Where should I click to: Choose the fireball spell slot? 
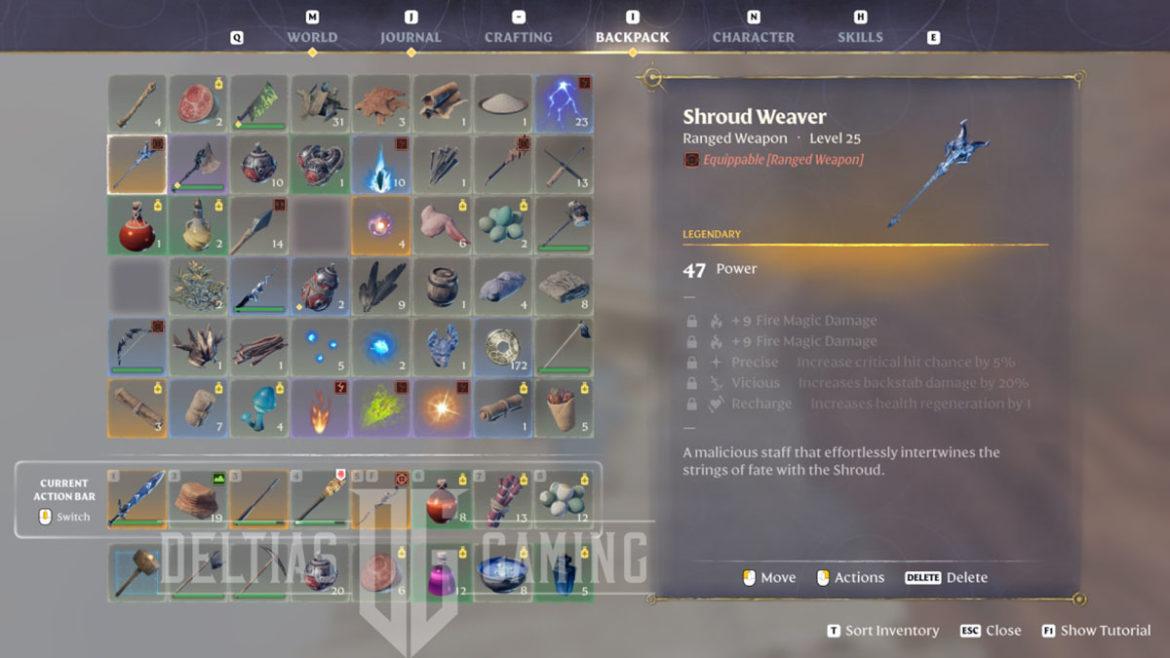(320, 409)
